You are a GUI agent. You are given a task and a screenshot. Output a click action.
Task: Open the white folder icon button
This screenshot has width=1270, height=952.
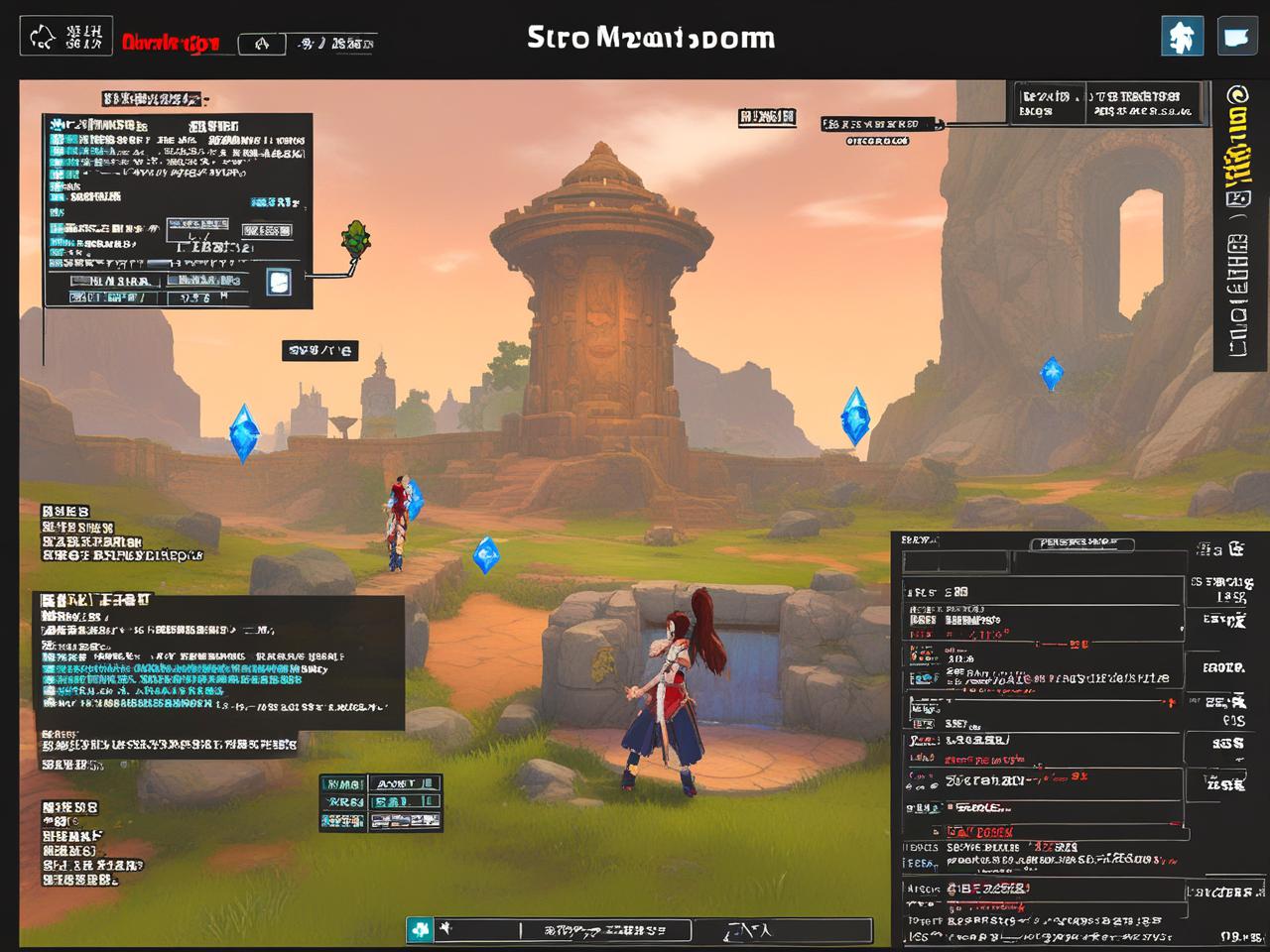(x=1236, y=37)
